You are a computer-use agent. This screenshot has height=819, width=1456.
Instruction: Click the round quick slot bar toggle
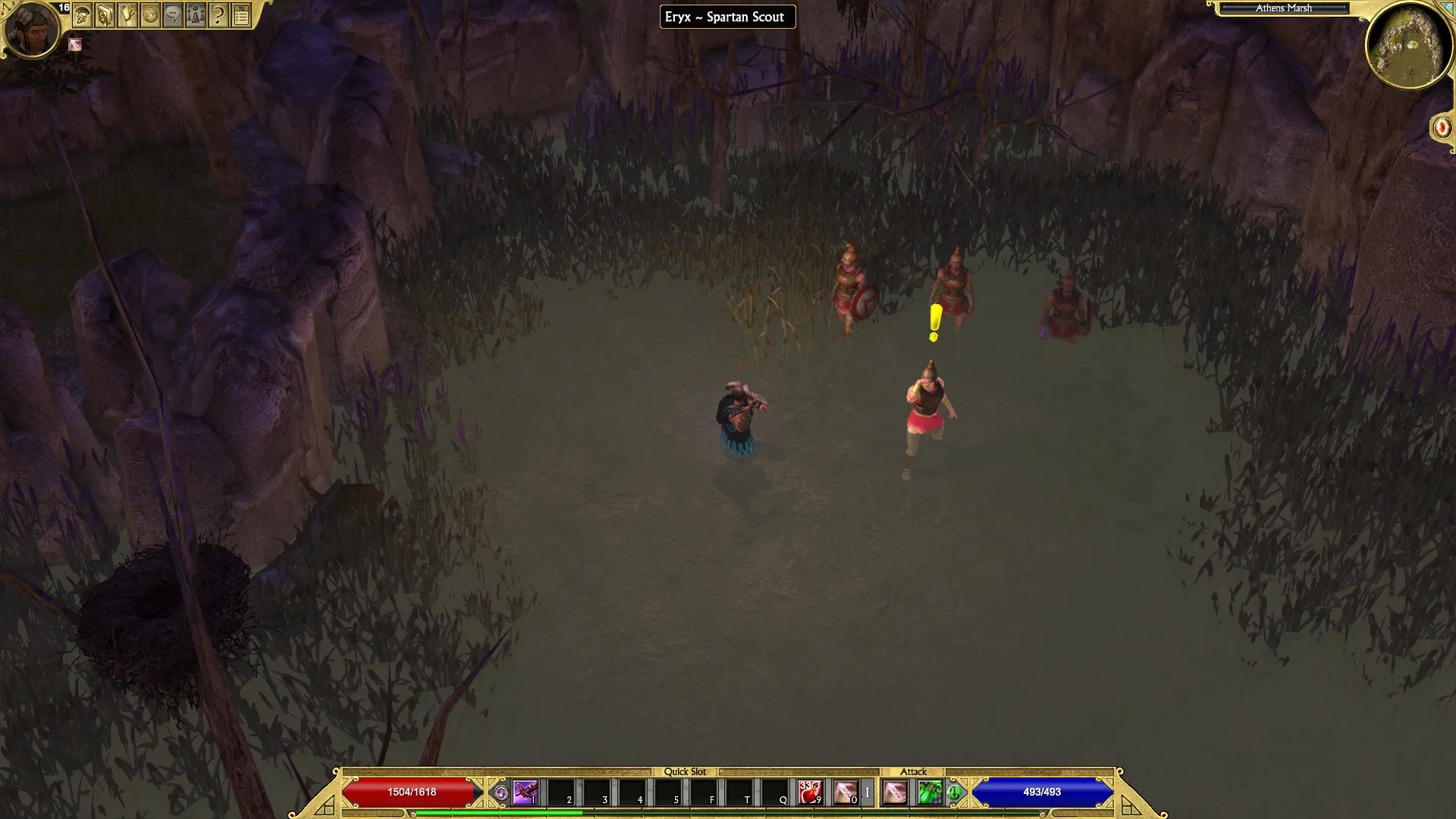[x=500, y=793]
